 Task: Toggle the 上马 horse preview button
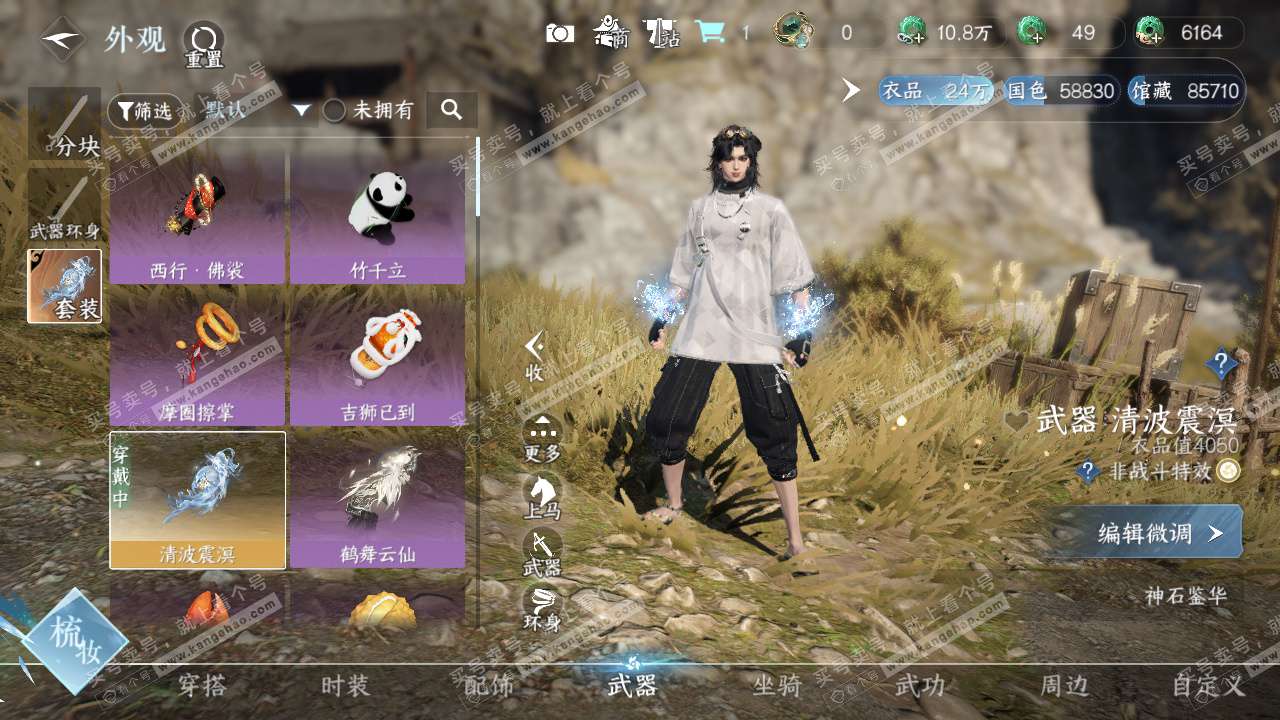(x=542, y=492)
